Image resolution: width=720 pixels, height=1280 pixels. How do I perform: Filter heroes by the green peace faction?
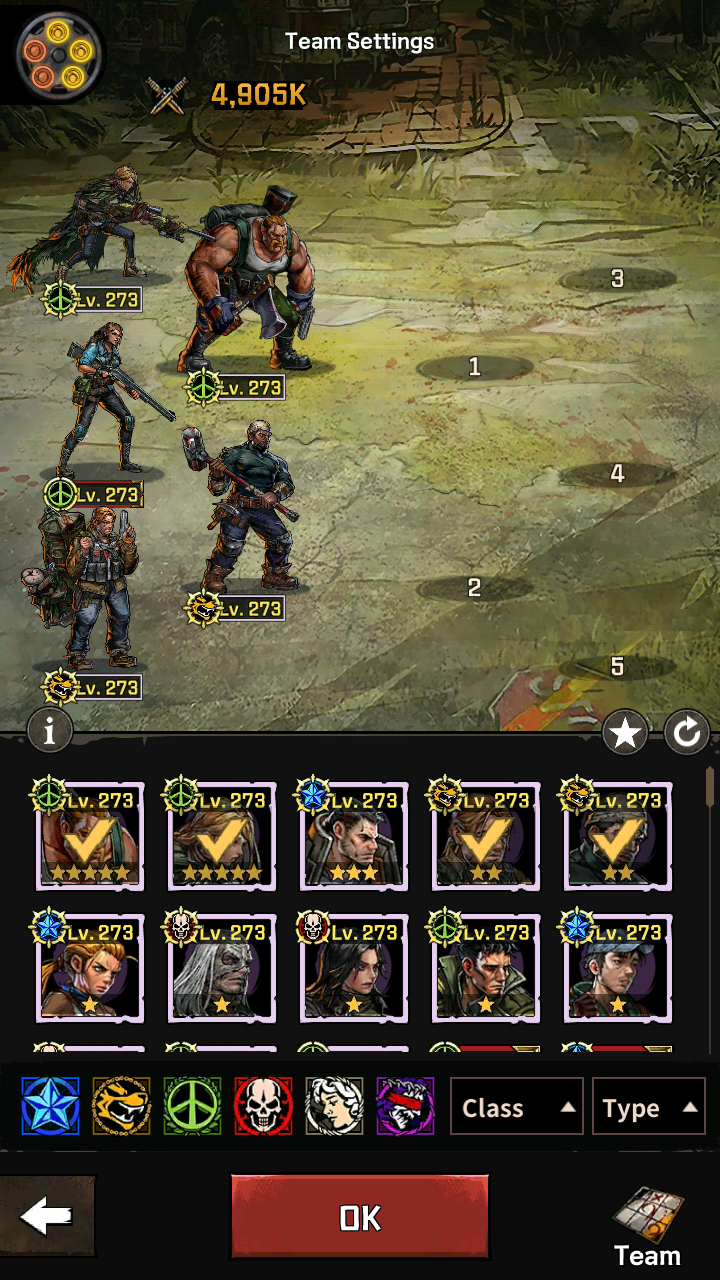[x=192, y=1106]
